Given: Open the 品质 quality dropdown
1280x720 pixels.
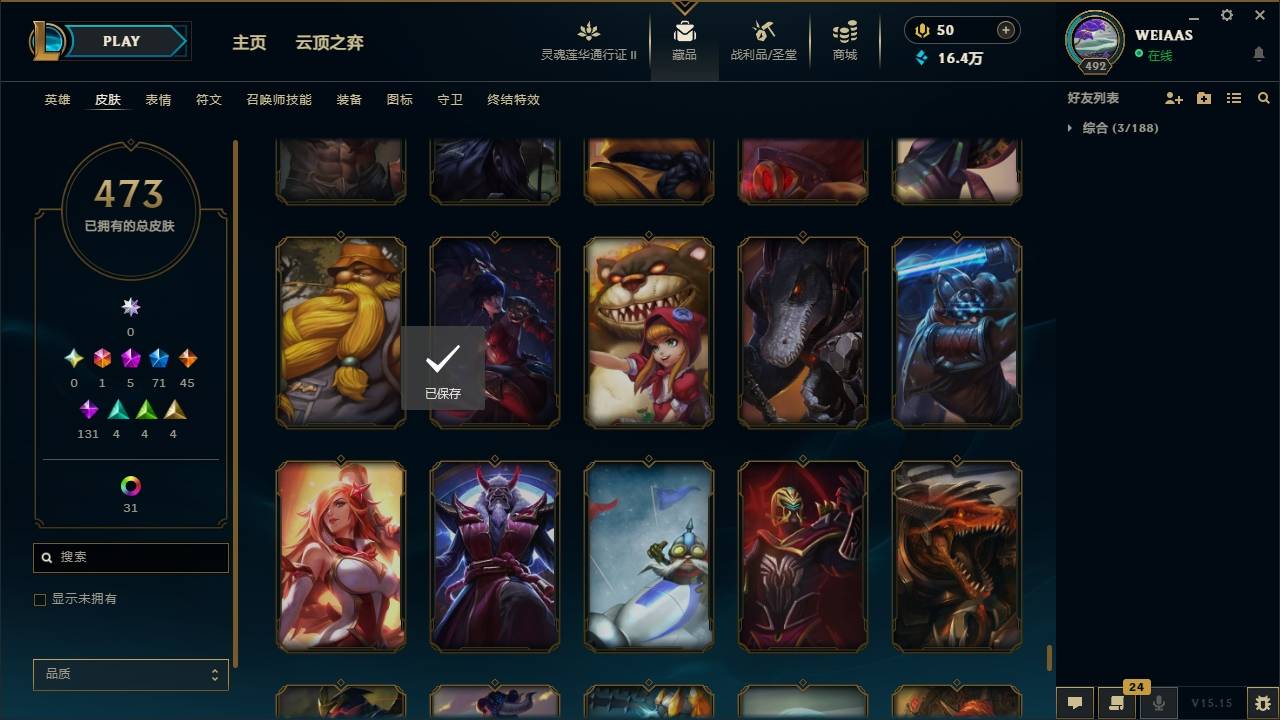Looking at the screenshot, I should (130, 674).
